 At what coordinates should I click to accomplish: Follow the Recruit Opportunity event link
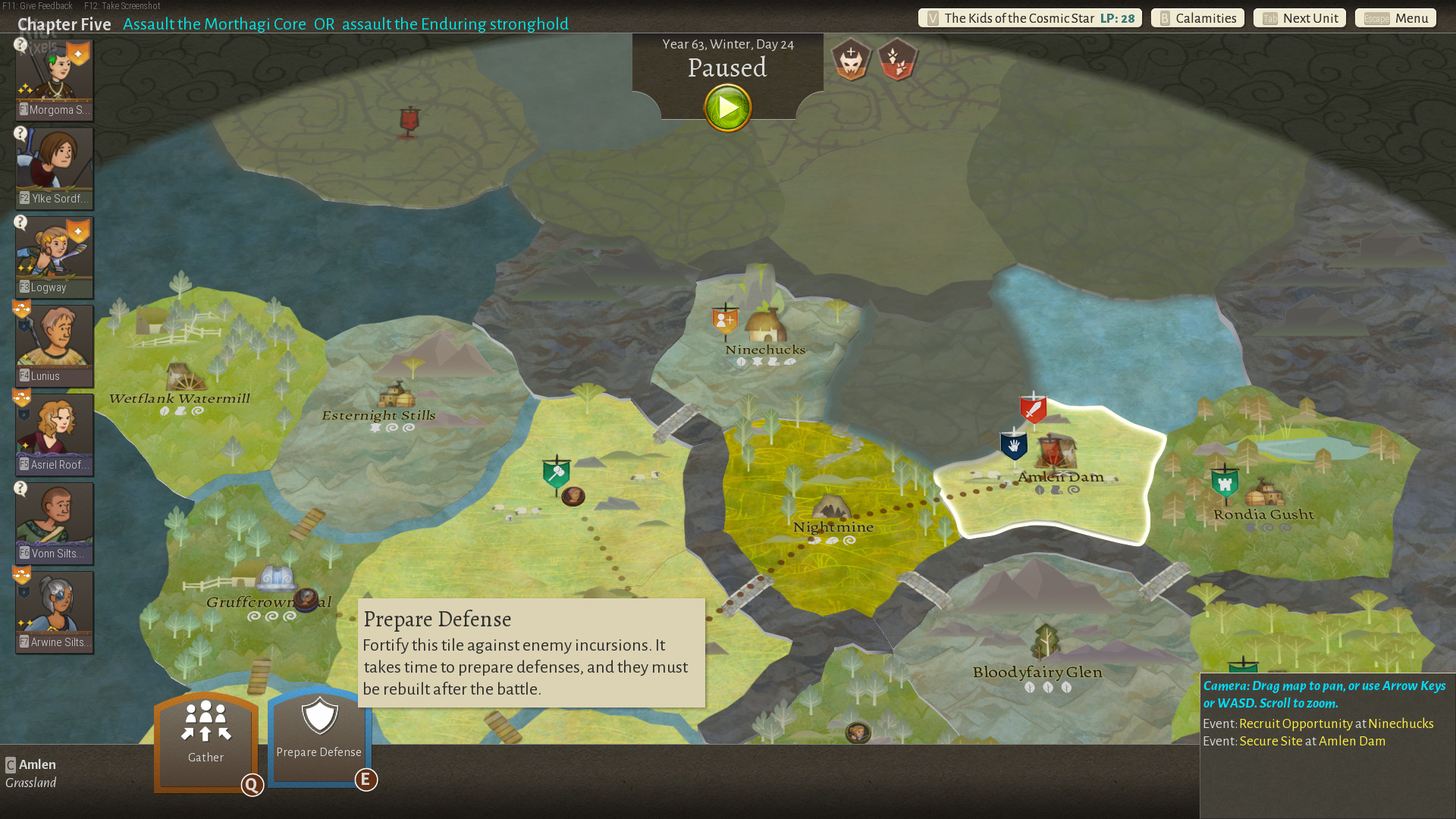(1295, 723)
